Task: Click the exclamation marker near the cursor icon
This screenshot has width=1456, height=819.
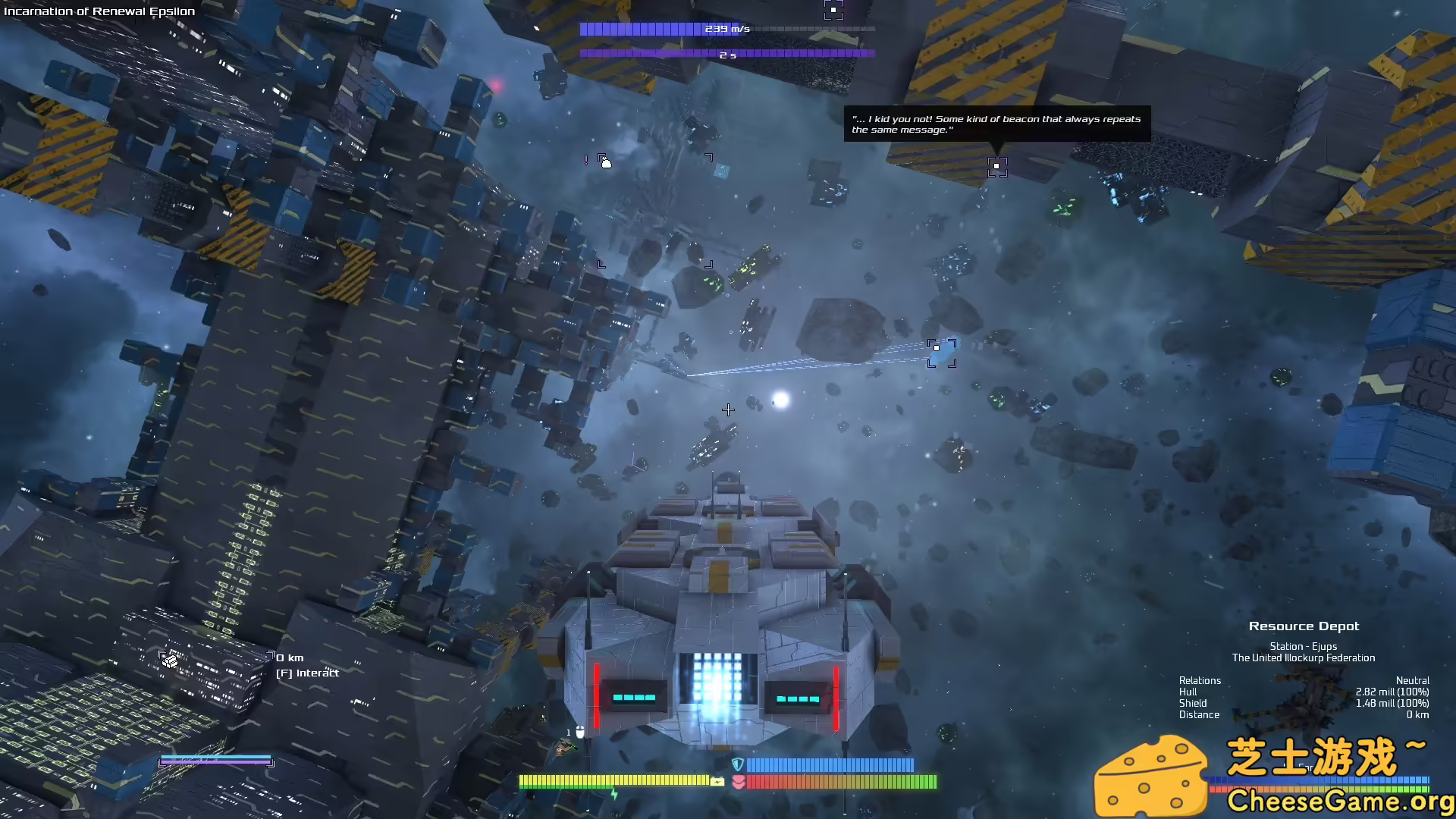Action: [x=586, y=162]
